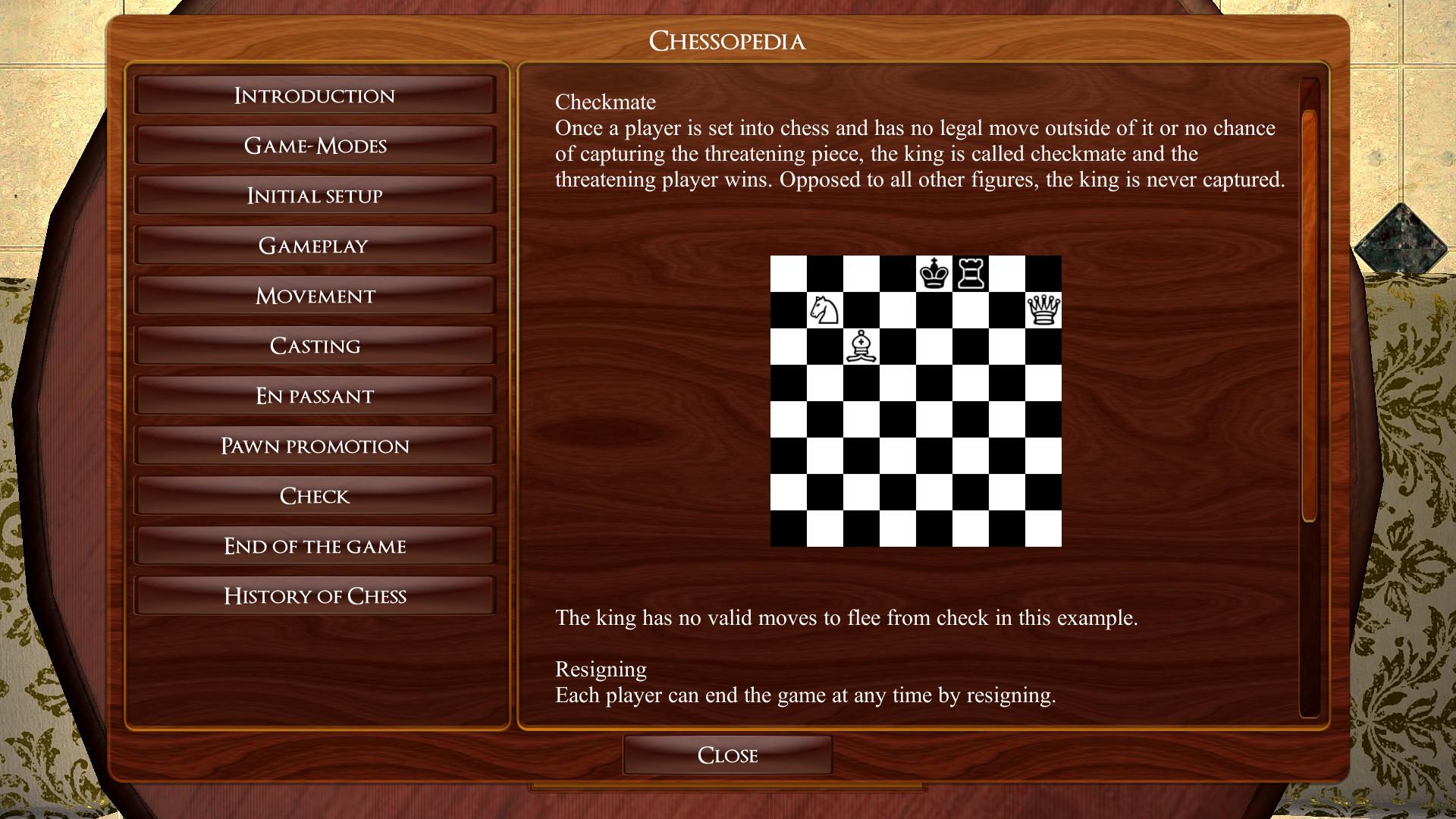1456x819 pixels.
Task: Read the History of Chess article
Action: [315, 595]
